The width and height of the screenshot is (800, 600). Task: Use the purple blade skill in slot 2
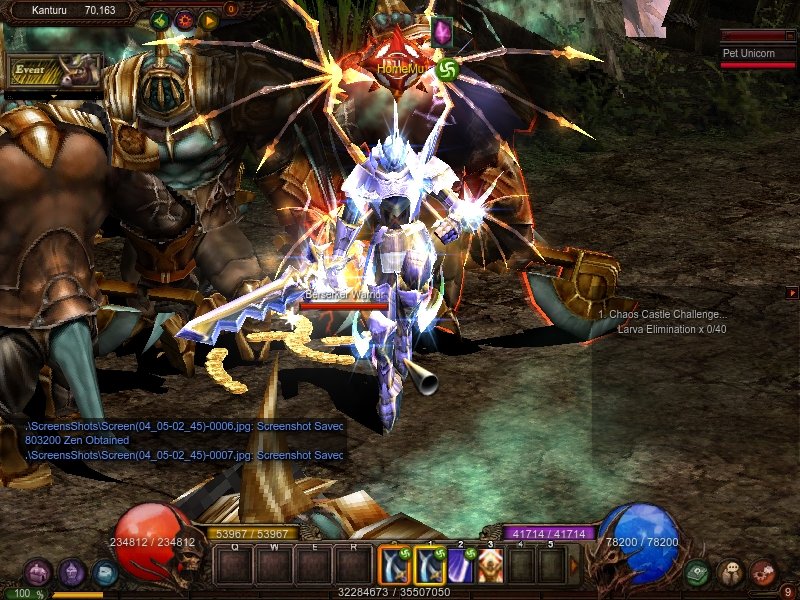tap(460, 566)
